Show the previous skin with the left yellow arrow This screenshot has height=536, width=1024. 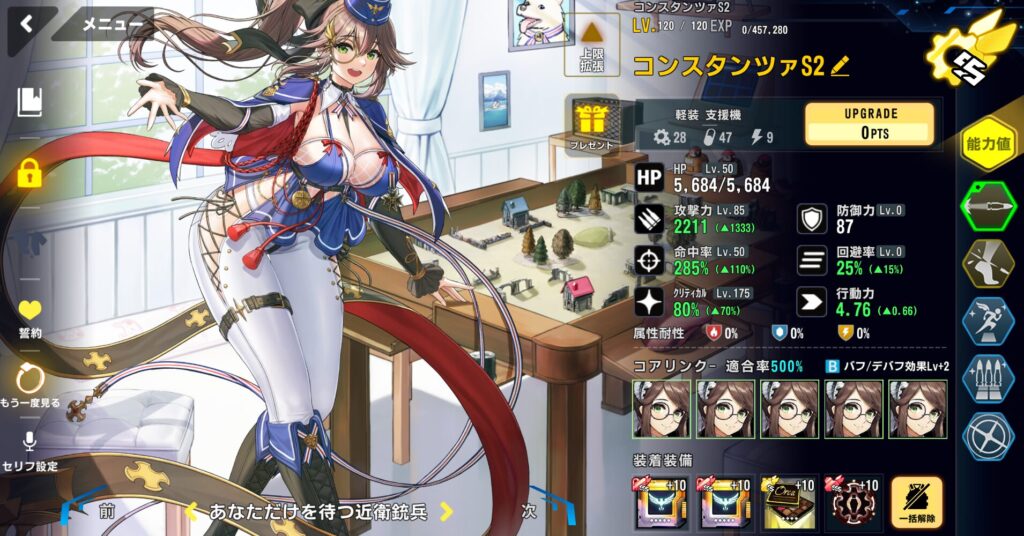pyautogui.click(x=191, y=512)
